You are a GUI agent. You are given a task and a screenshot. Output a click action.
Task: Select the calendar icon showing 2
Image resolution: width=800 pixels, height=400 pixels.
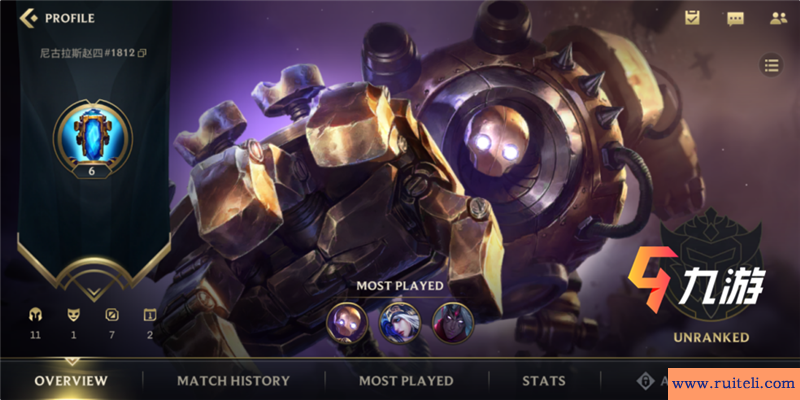point(149,314)
